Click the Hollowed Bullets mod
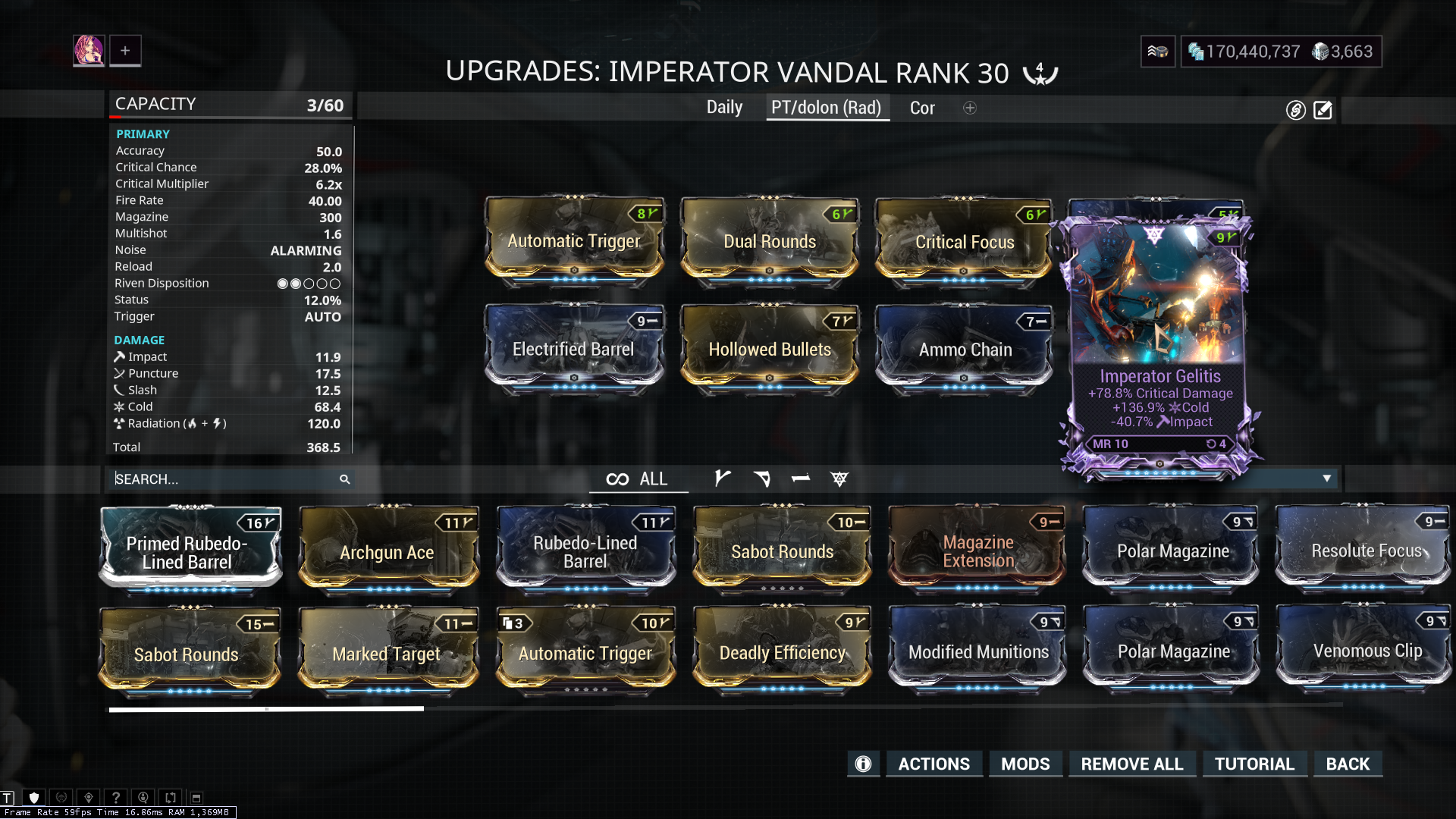 click(x=770, y=349)
